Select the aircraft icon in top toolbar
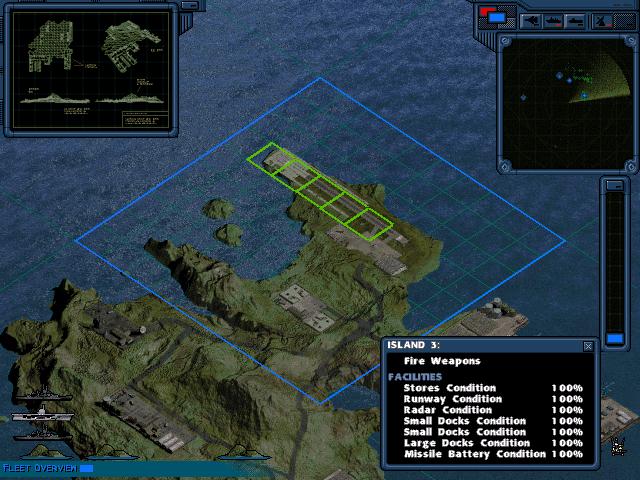Viewport: 640px width, 480px height. tap(530, 20)
